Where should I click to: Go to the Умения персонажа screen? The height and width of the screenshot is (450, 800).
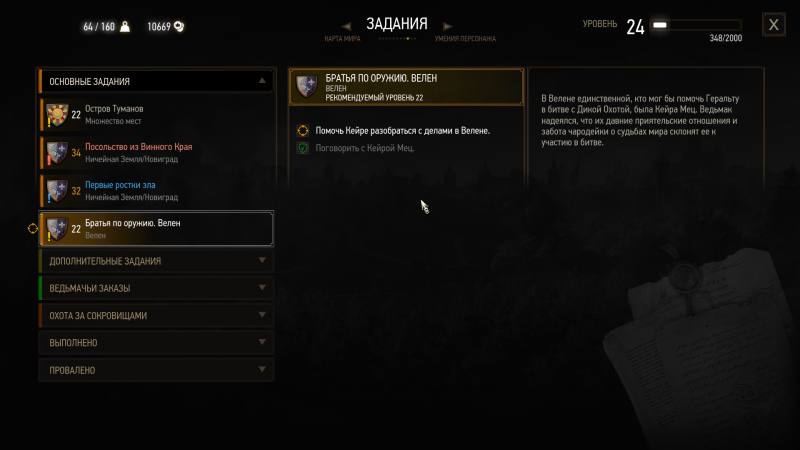coord(464,39)
